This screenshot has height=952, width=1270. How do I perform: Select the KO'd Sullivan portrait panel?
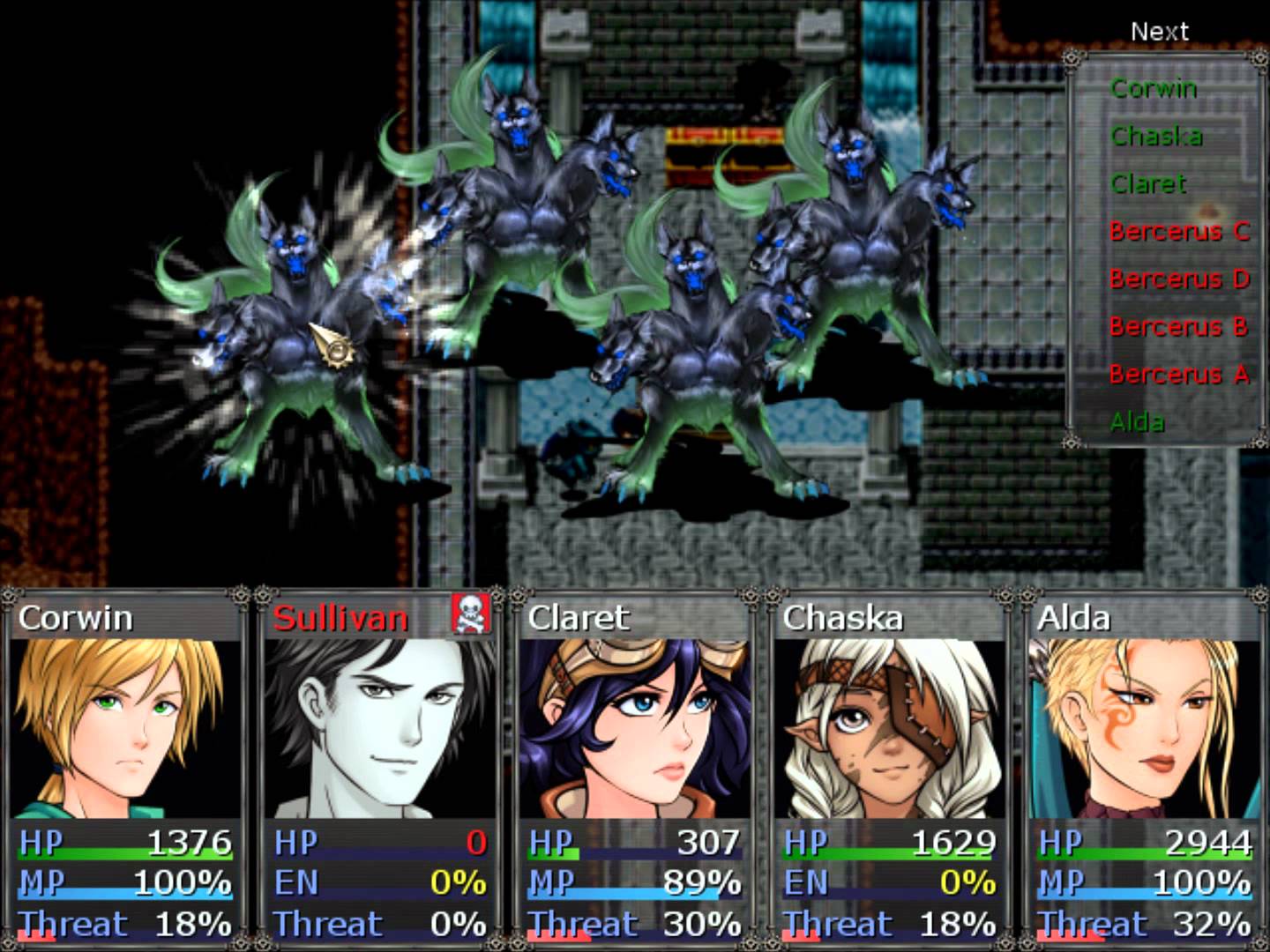point(379,727)
